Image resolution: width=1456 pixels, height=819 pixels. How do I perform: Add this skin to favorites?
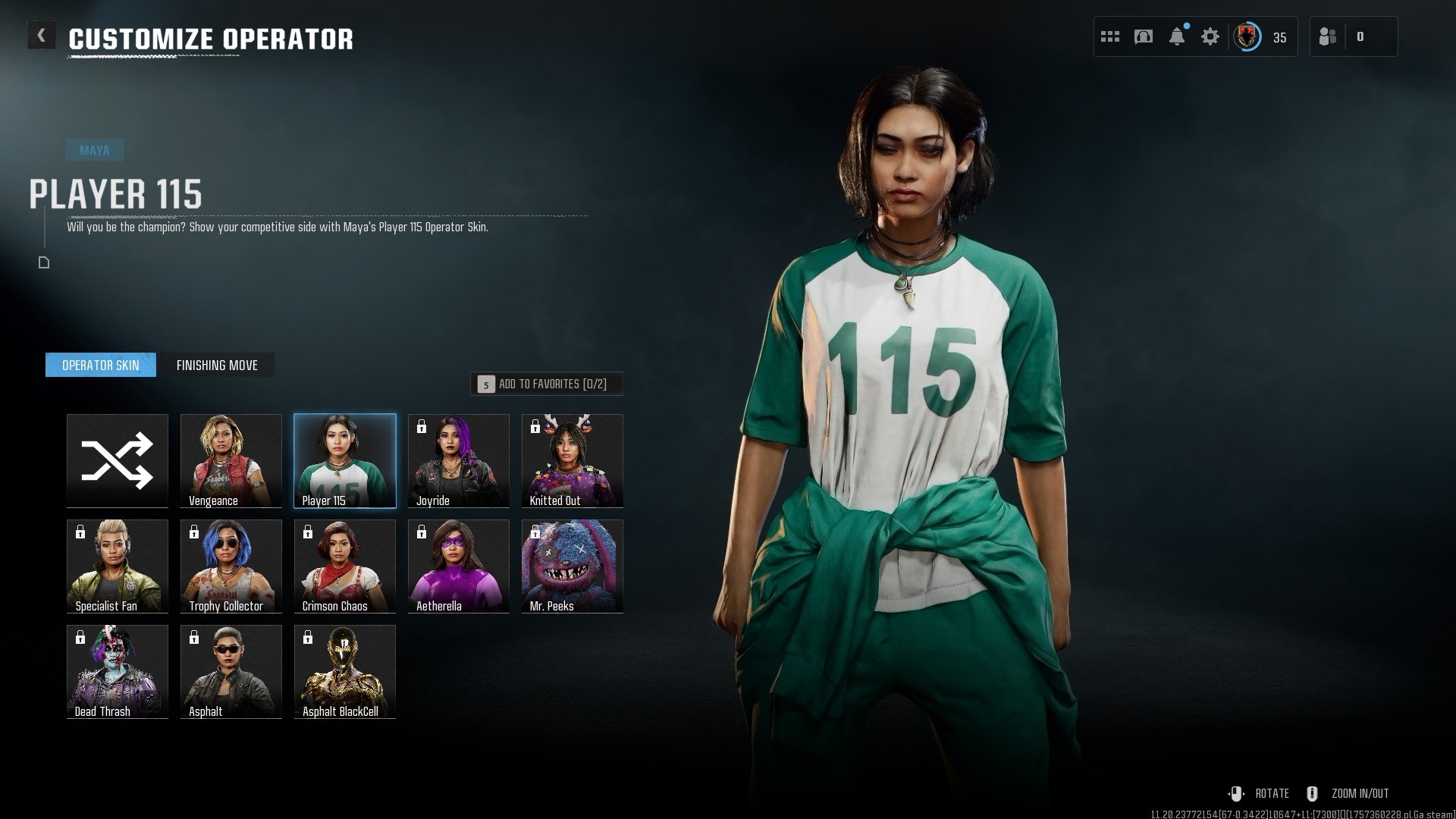[547, 384]
